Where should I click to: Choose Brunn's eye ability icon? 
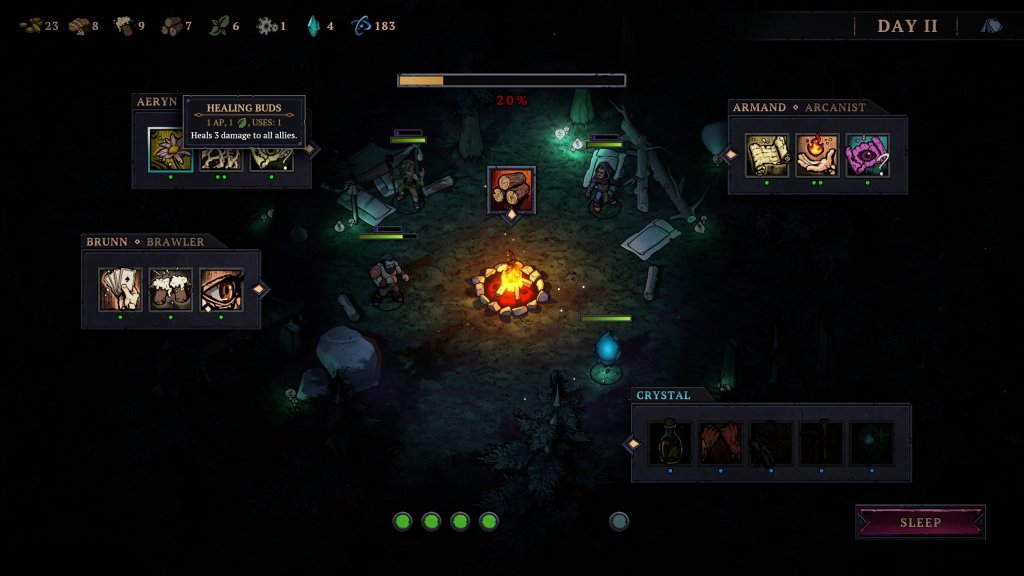tap(221, 290)
